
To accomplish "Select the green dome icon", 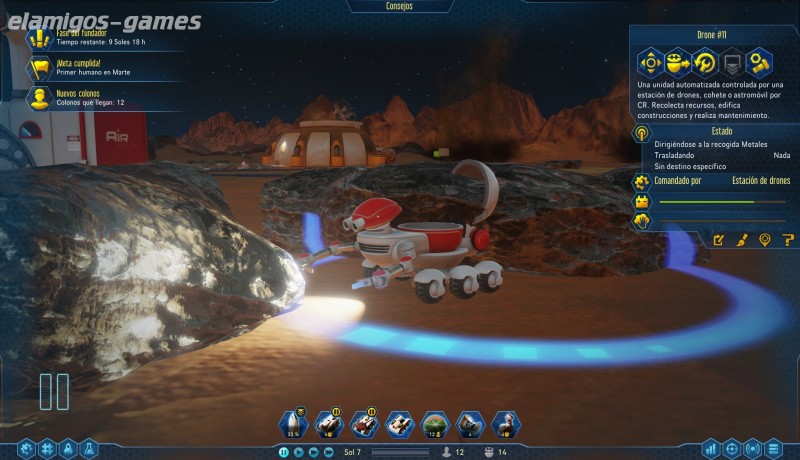I will click(x=434, y=425).
